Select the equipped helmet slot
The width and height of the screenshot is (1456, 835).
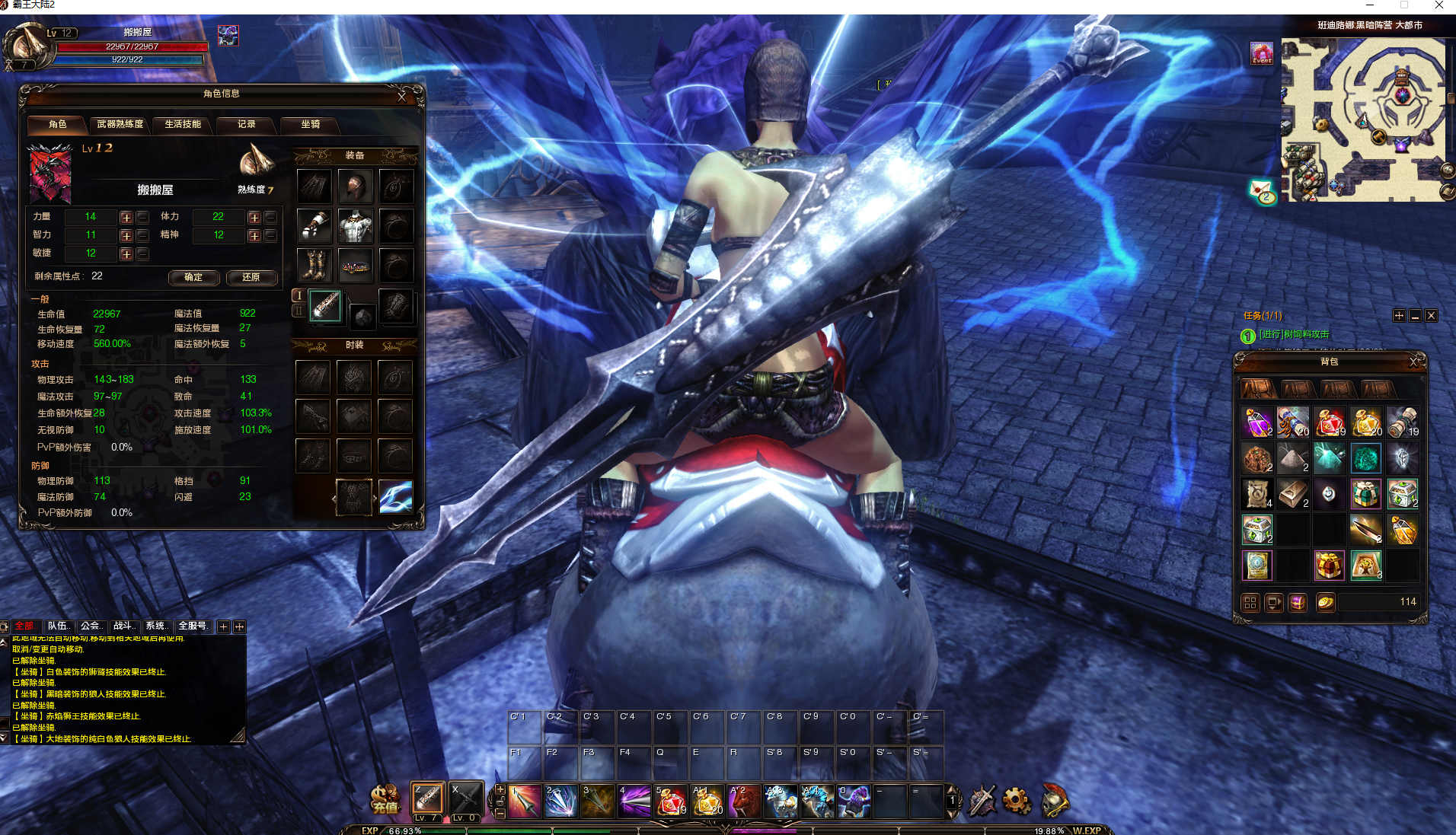(355, 186)
